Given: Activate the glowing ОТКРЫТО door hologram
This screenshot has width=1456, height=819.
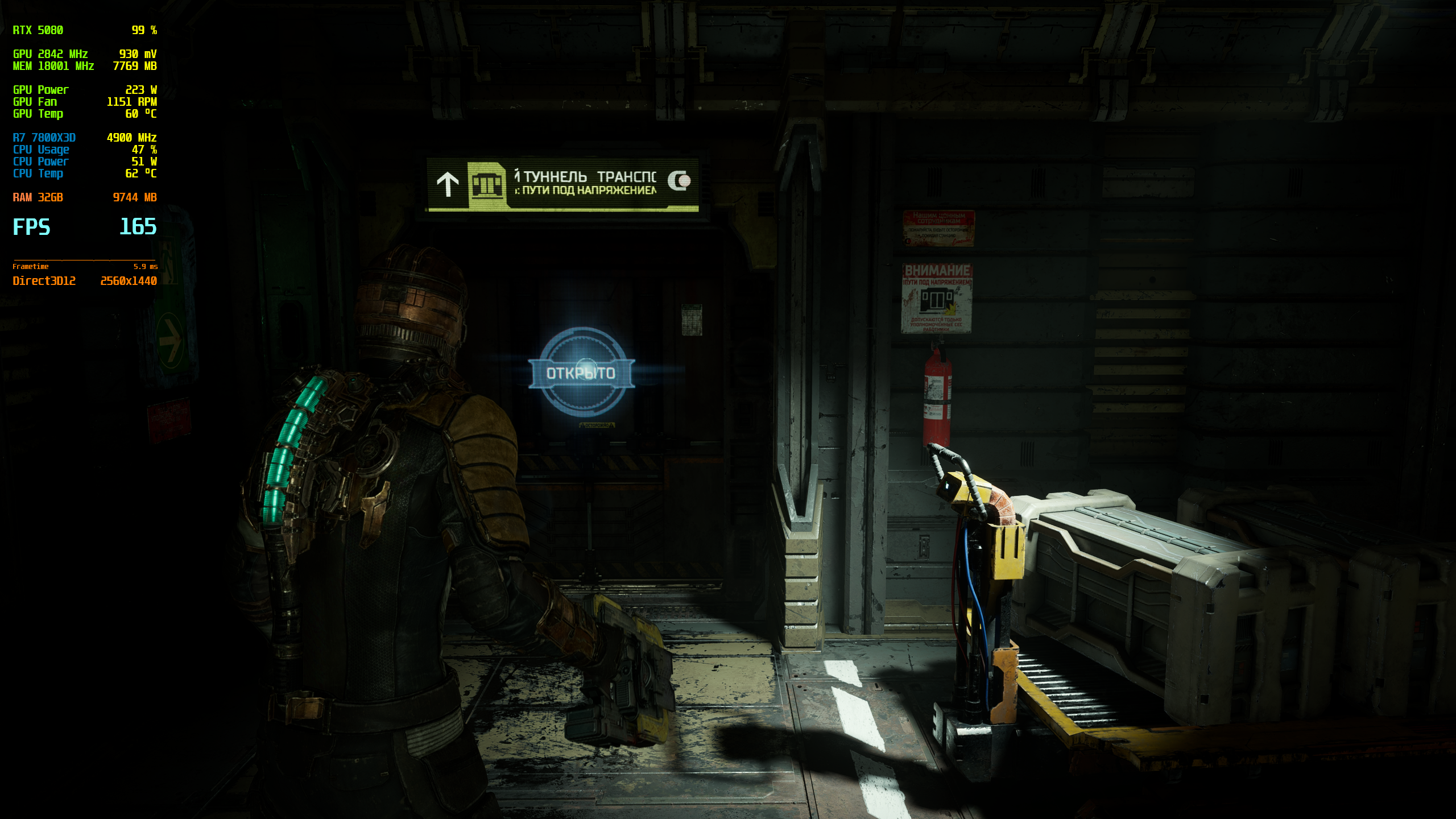Looking at the screenshot, I should [x=581, y=373].
